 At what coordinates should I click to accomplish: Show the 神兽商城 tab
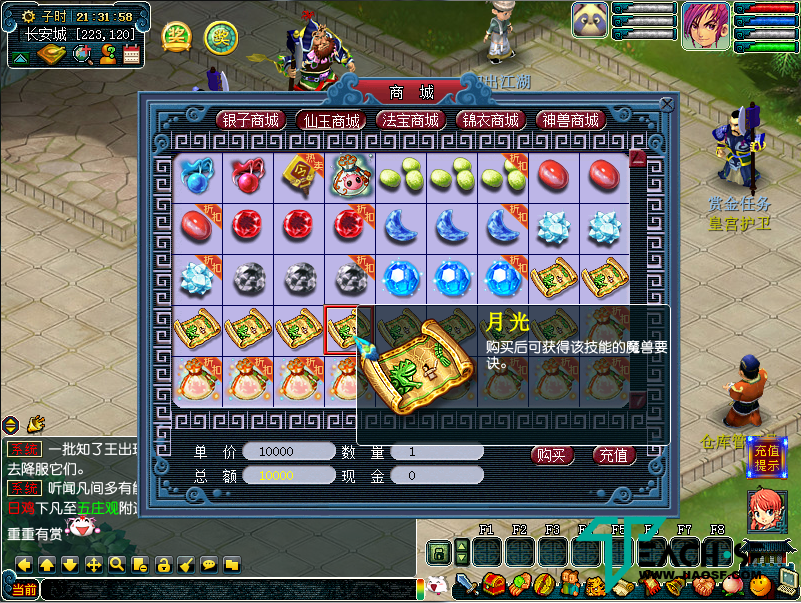[571, 120]
